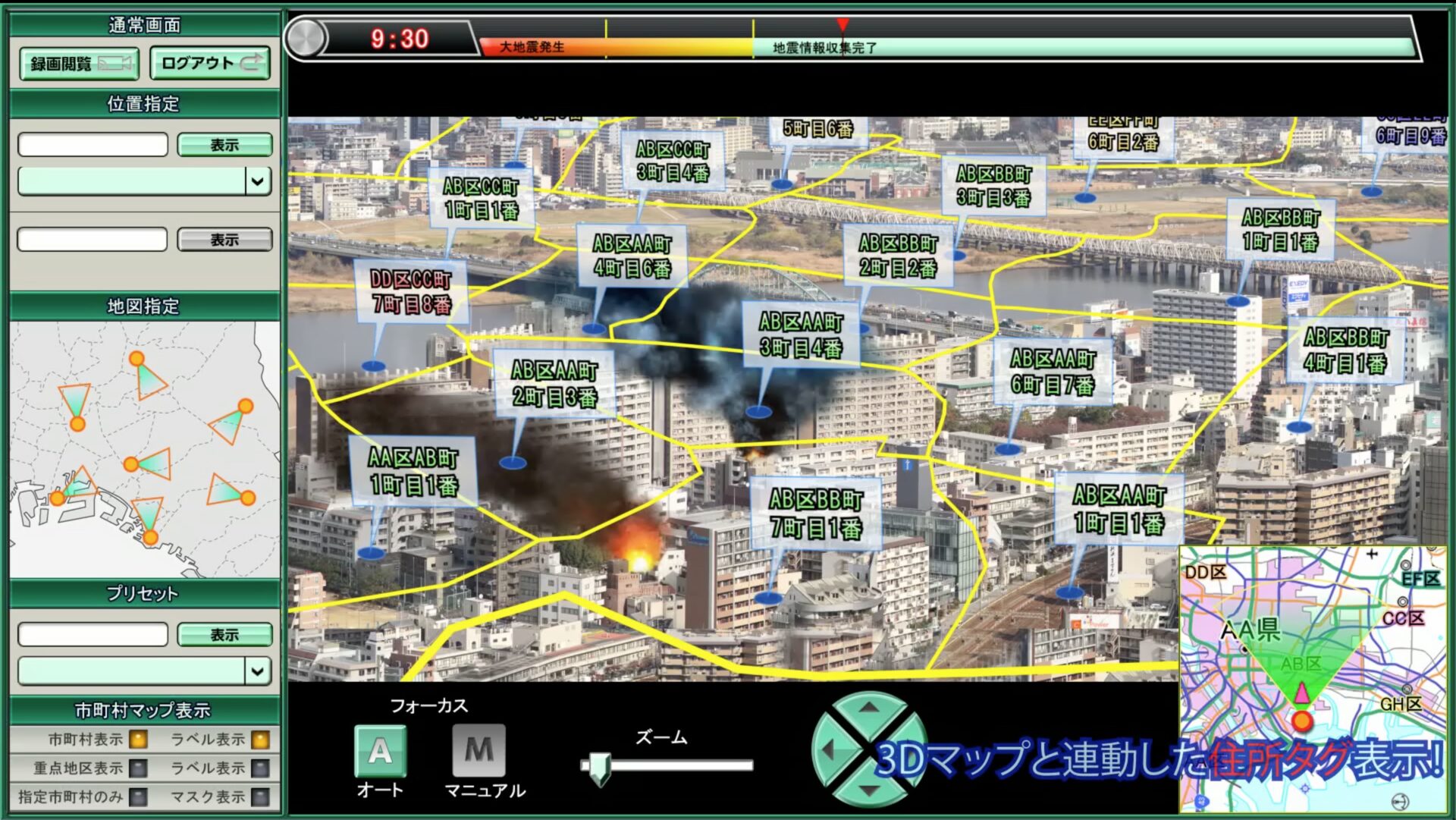Open the dropdown under 位置指定
This screenshot has width=1456, height=820.
pos(259,181)
